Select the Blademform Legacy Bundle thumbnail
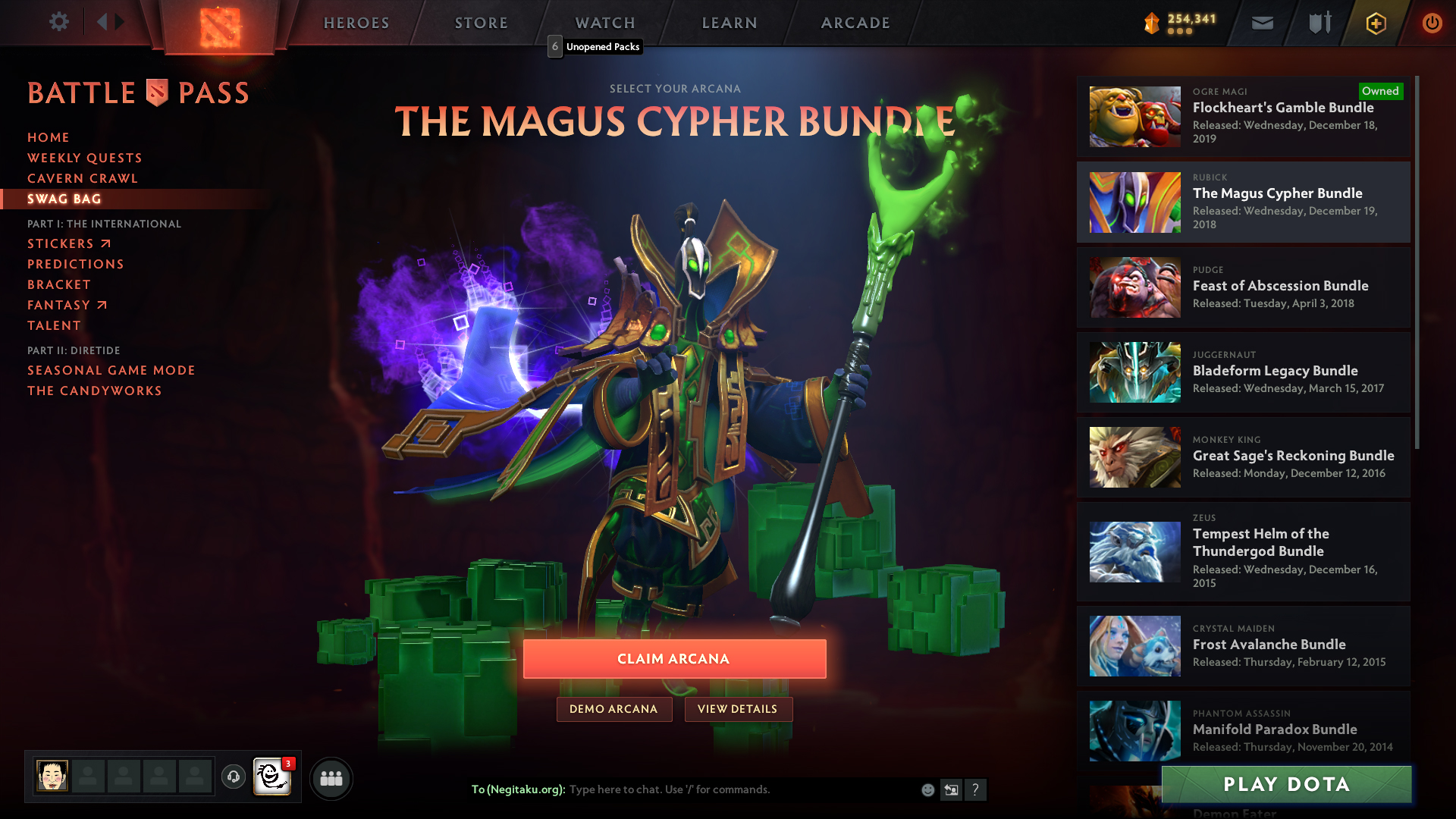Screen dimensions: 1456x819 tap(1134, 372)
